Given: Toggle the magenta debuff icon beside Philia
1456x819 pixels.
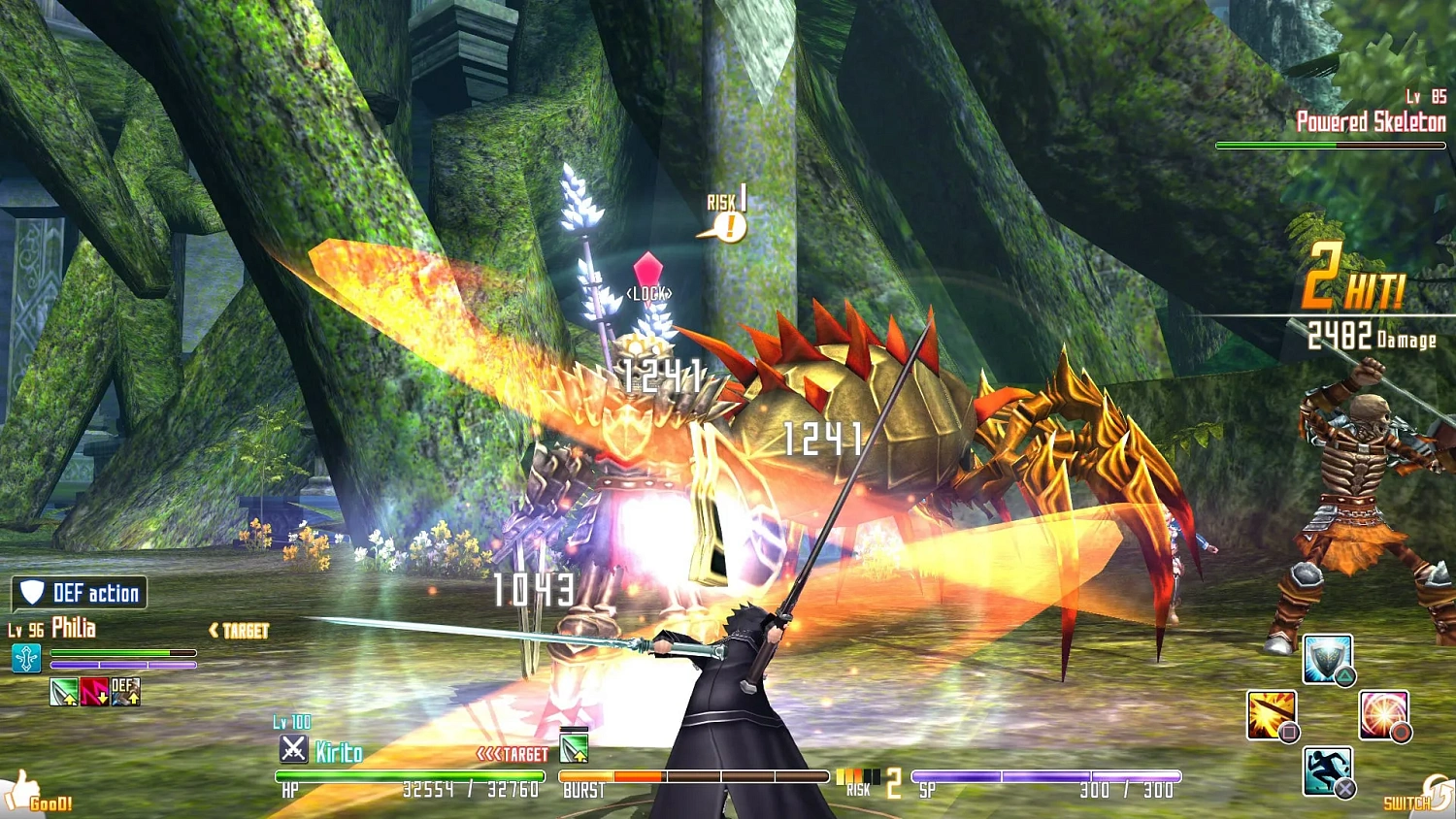Looking at the screenshot, I should coord(92,693).
